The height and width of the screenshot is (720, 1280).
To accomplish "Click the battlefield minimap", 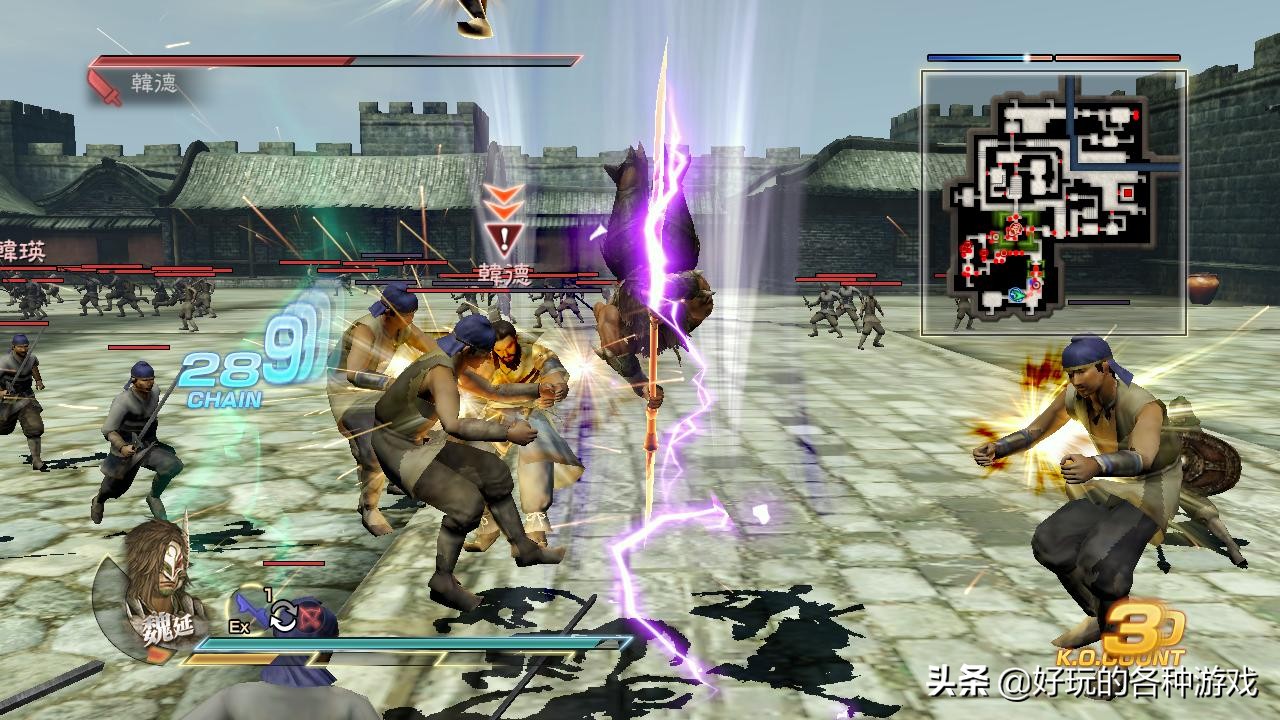I will pyautogui.click(x=1053, y=202).
